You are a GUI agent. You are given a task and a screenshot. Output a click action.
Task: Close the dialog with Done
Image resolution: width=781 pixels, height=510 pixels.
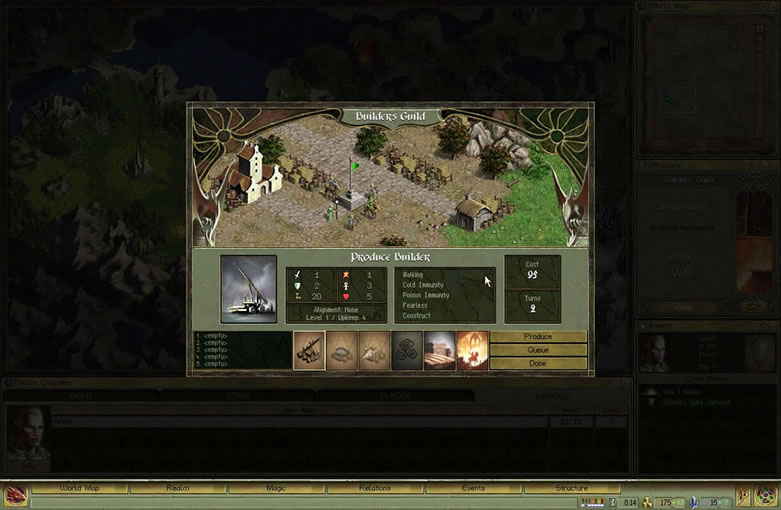[538, 363]
